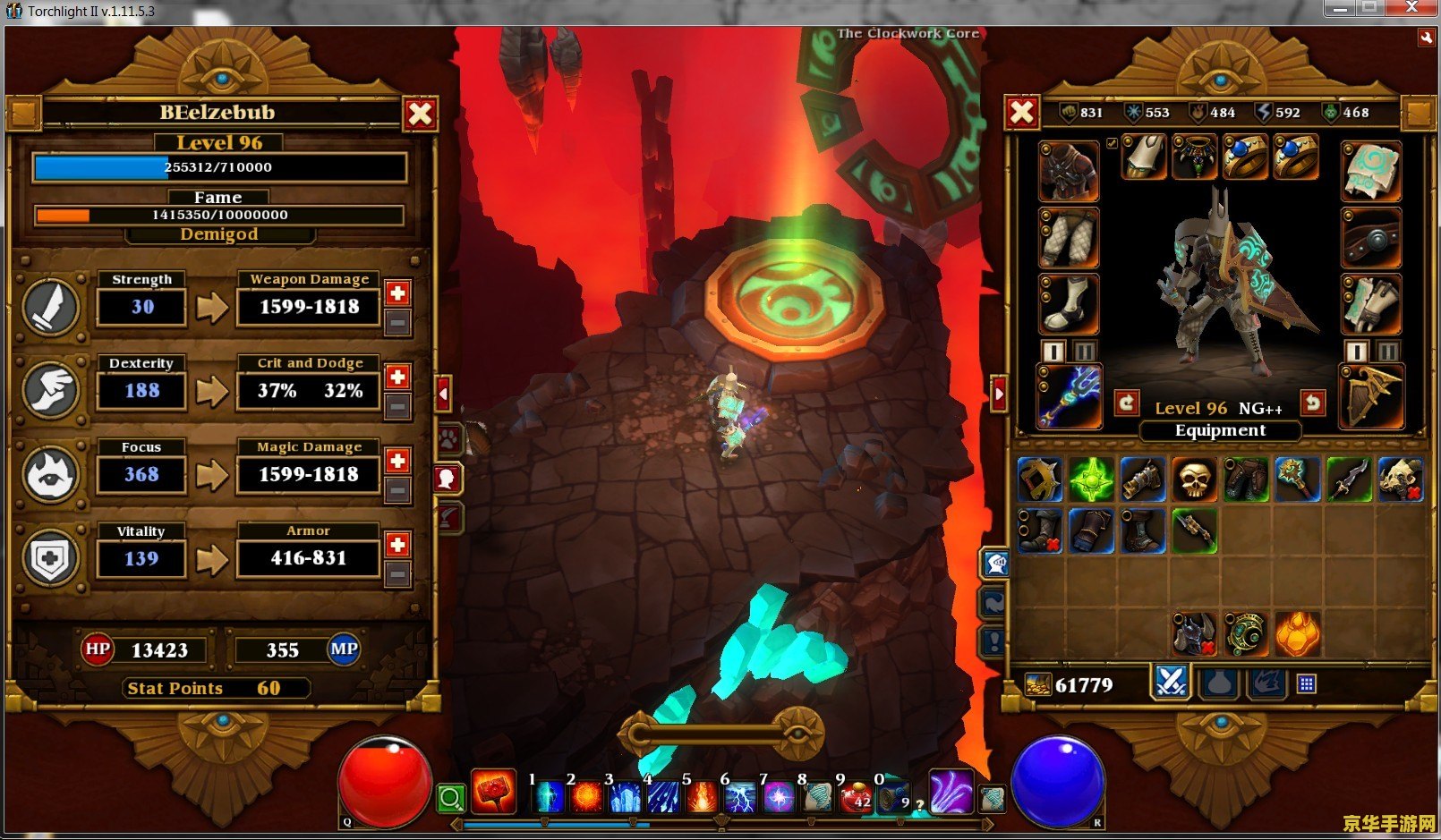Select the orange ember item in inventory
The image size is (1441, 840).
point(1297,633)
